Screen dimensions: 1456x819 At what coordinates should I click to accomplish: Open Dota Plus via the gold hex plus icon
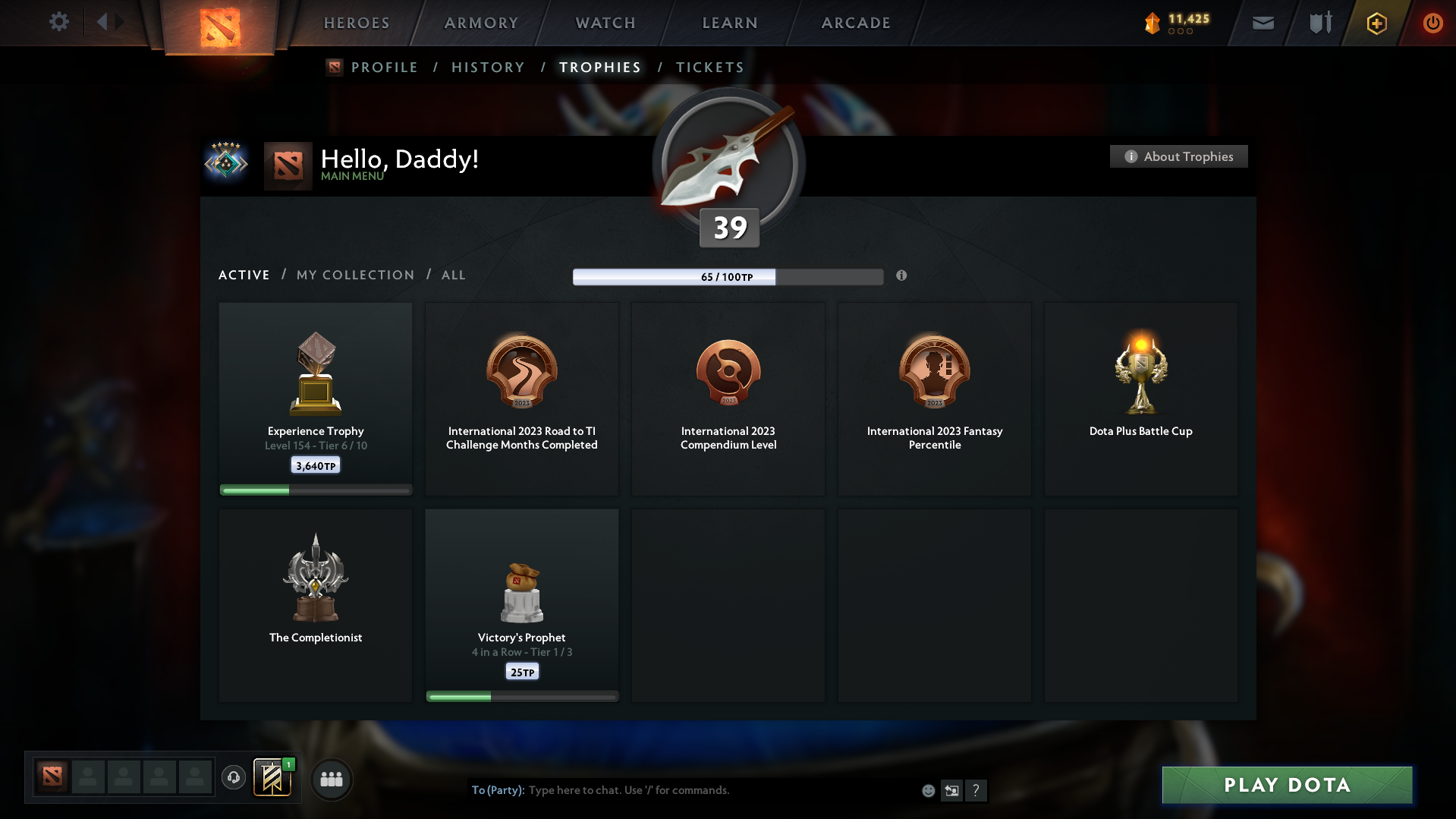pyautogui.click(x=1376, y=23)
